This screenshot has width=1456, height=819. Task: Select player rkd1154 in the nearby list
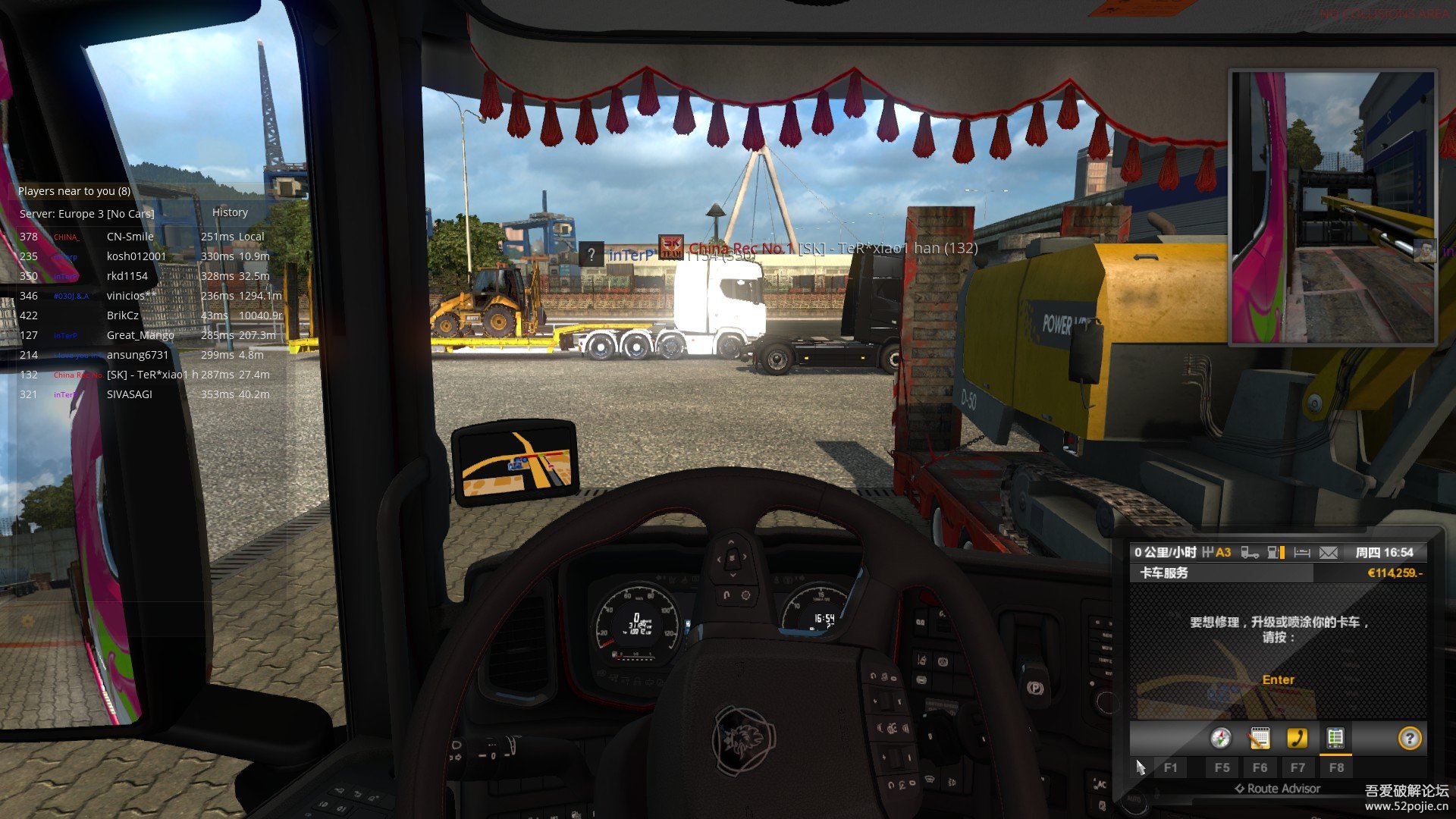(x=127, y=276)
